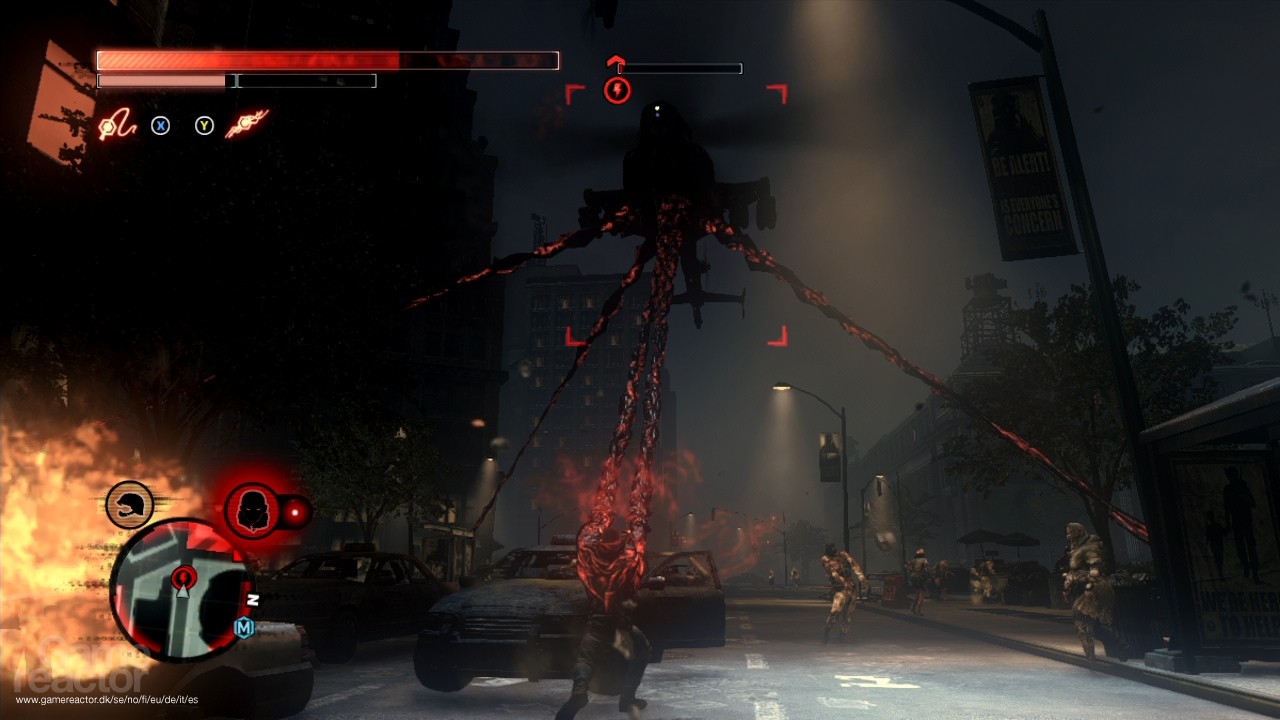The width and height of the screenshot is (1280, 720).
Task: Click the lightning objective icon on the minimap
Action: [182, 578]
